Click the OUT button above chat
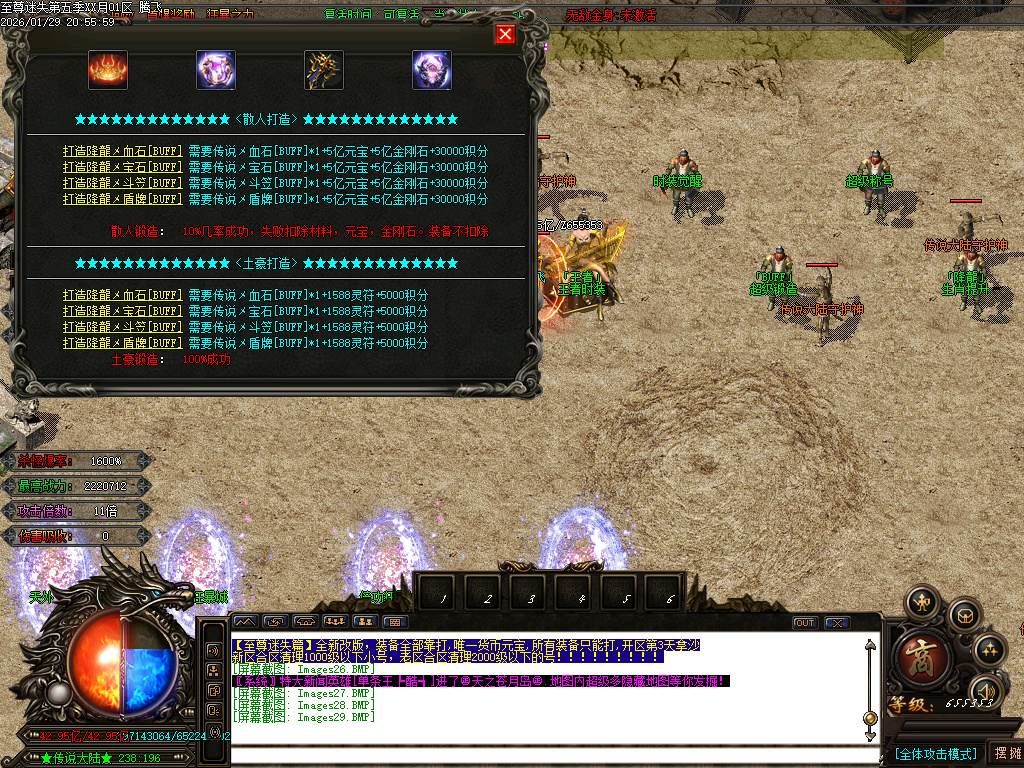The height and width of the screenshot is (768, 1024). (805, 623)
